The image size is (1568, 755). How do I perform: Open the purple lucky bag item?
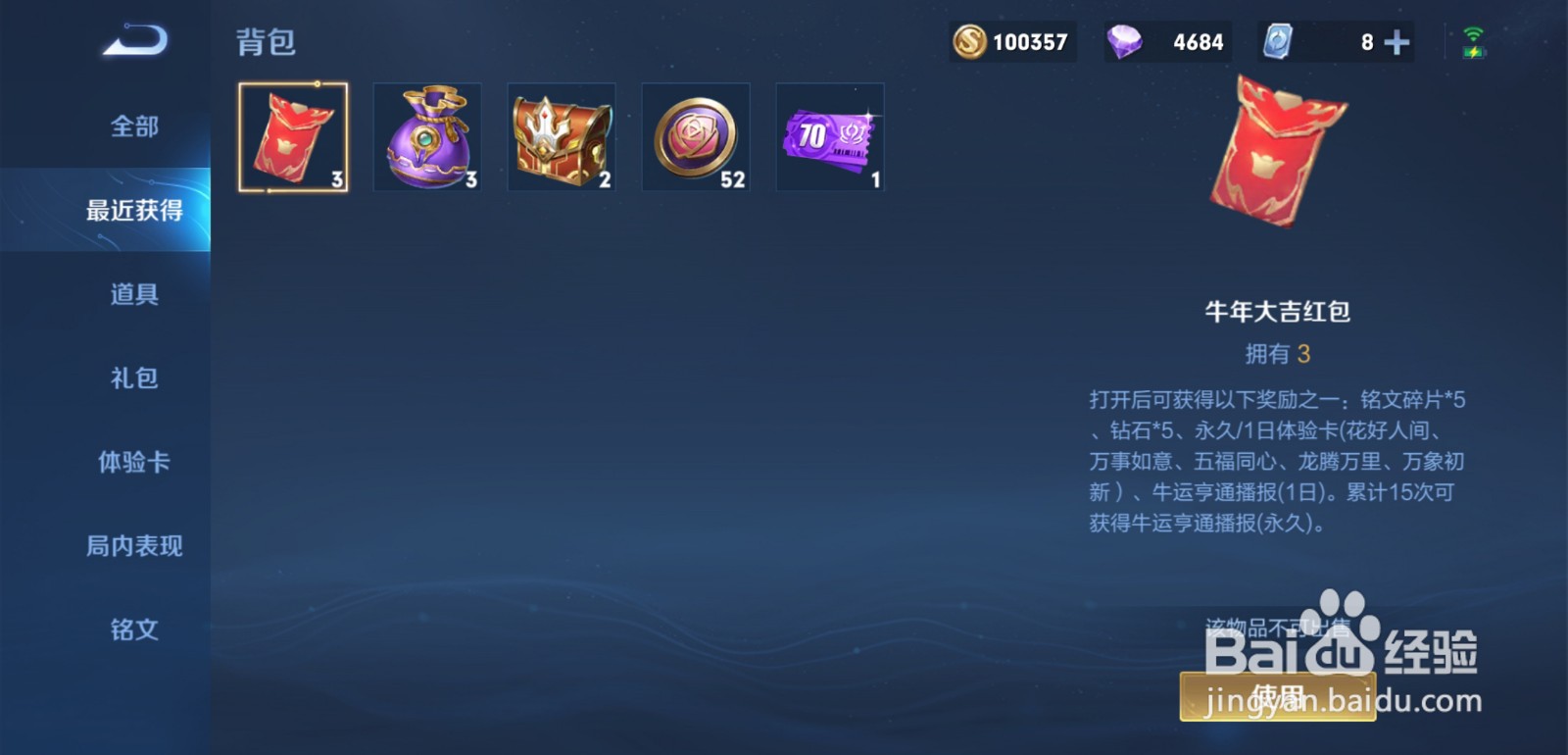click(427, 137)
